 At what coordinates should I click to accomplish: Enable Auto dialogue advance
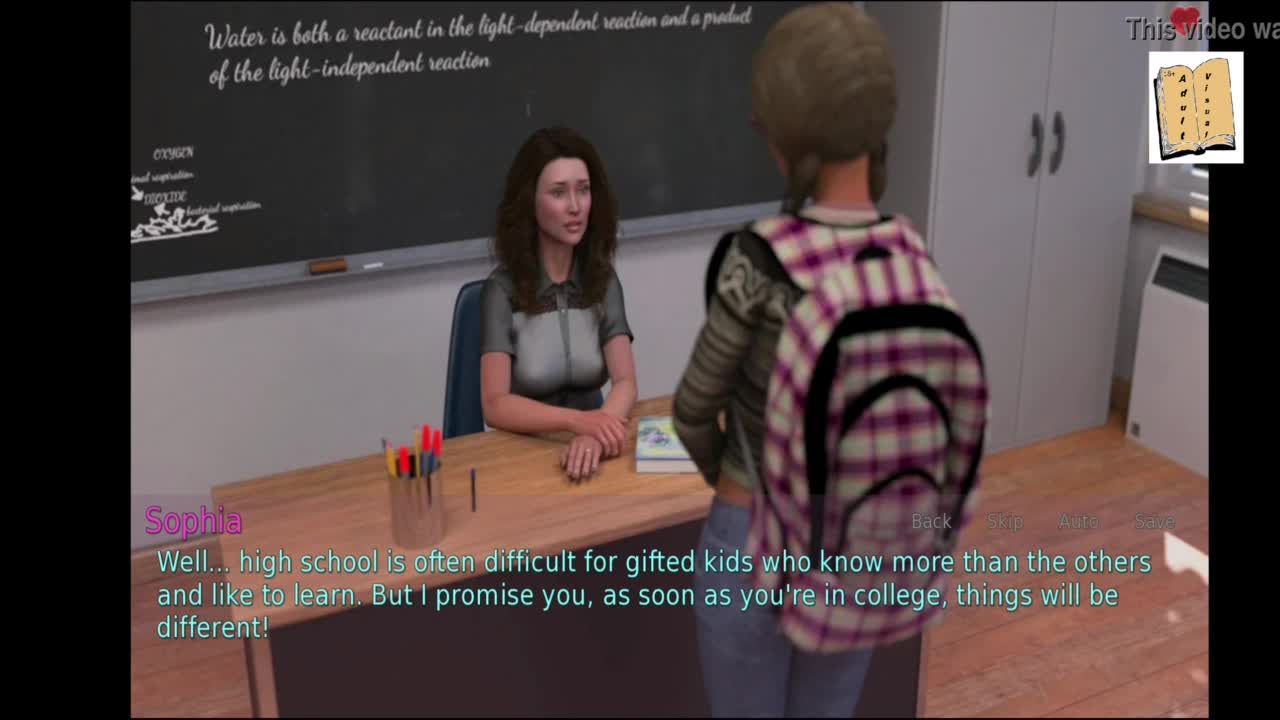click(x=1078, y=521)
